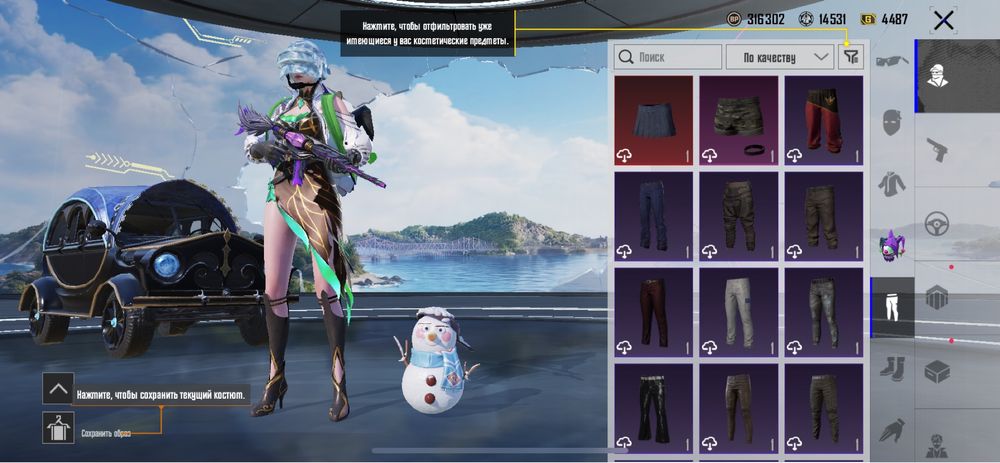Switch to the shoes category
The height and width of the screenshot is (463, 1000).
(891, 367)
